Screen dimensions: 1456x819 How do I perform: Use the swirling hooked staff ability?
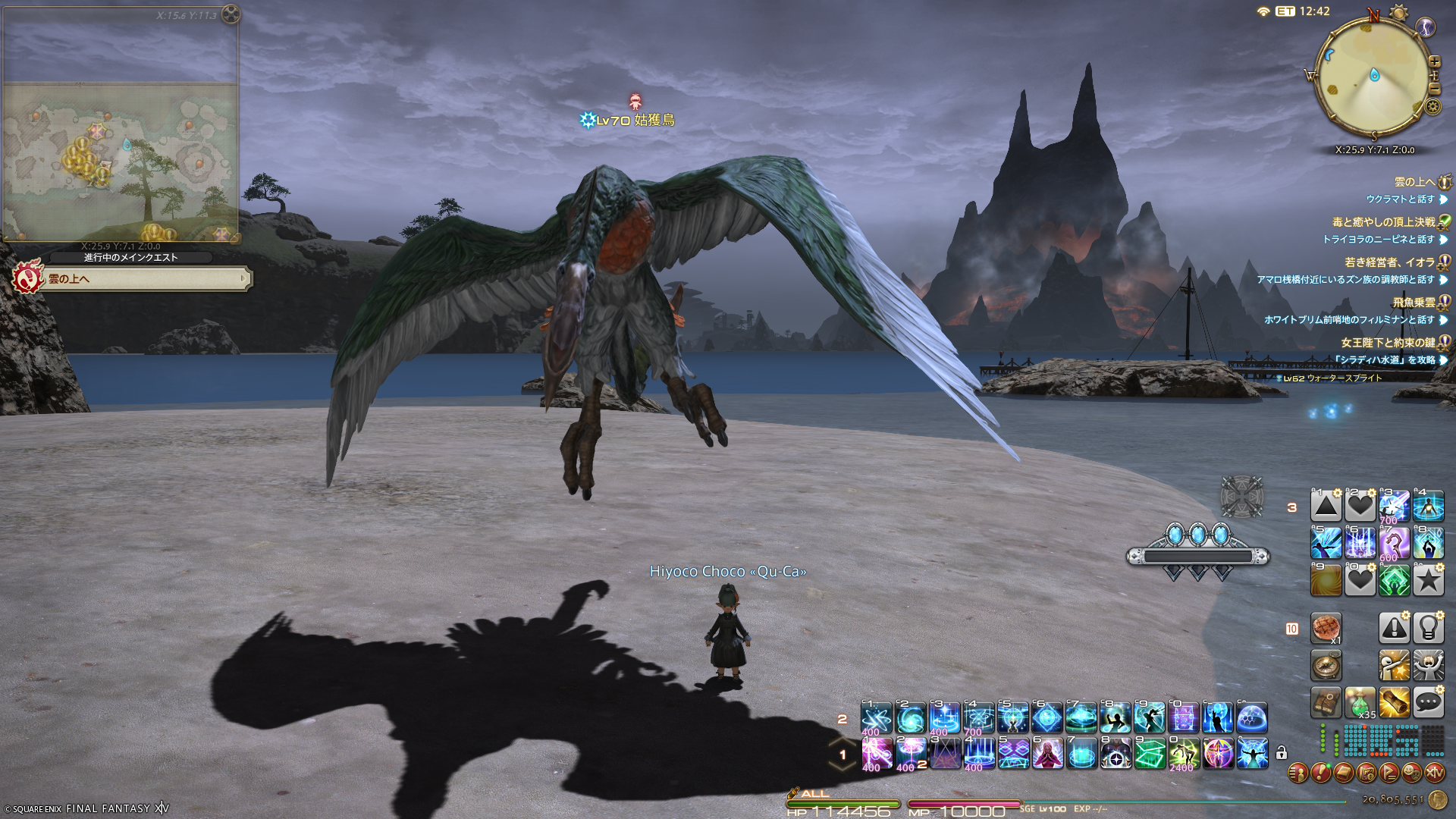[1394, 543]
